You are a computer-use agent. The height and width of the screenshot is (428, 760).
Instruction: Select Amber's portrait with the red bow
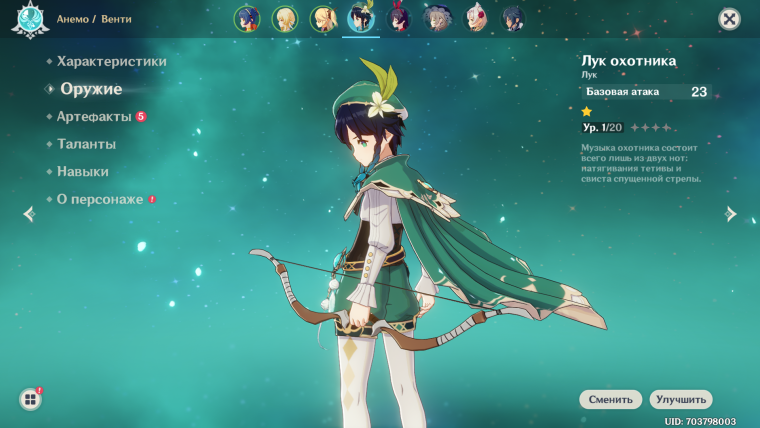(400, 18)
